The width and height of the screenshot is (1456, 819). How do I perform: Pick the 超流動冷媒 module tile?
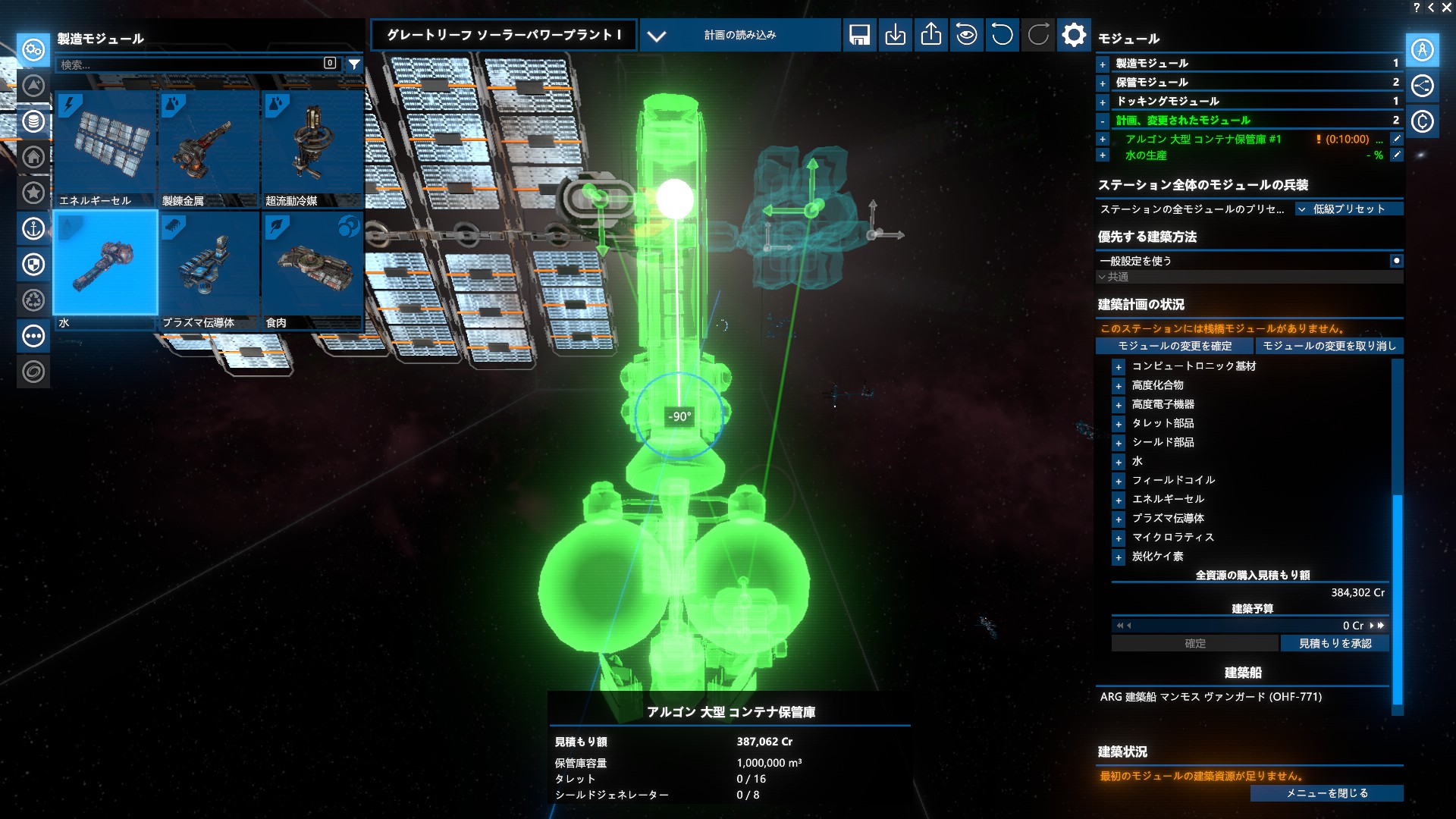(x=312, y=149)
